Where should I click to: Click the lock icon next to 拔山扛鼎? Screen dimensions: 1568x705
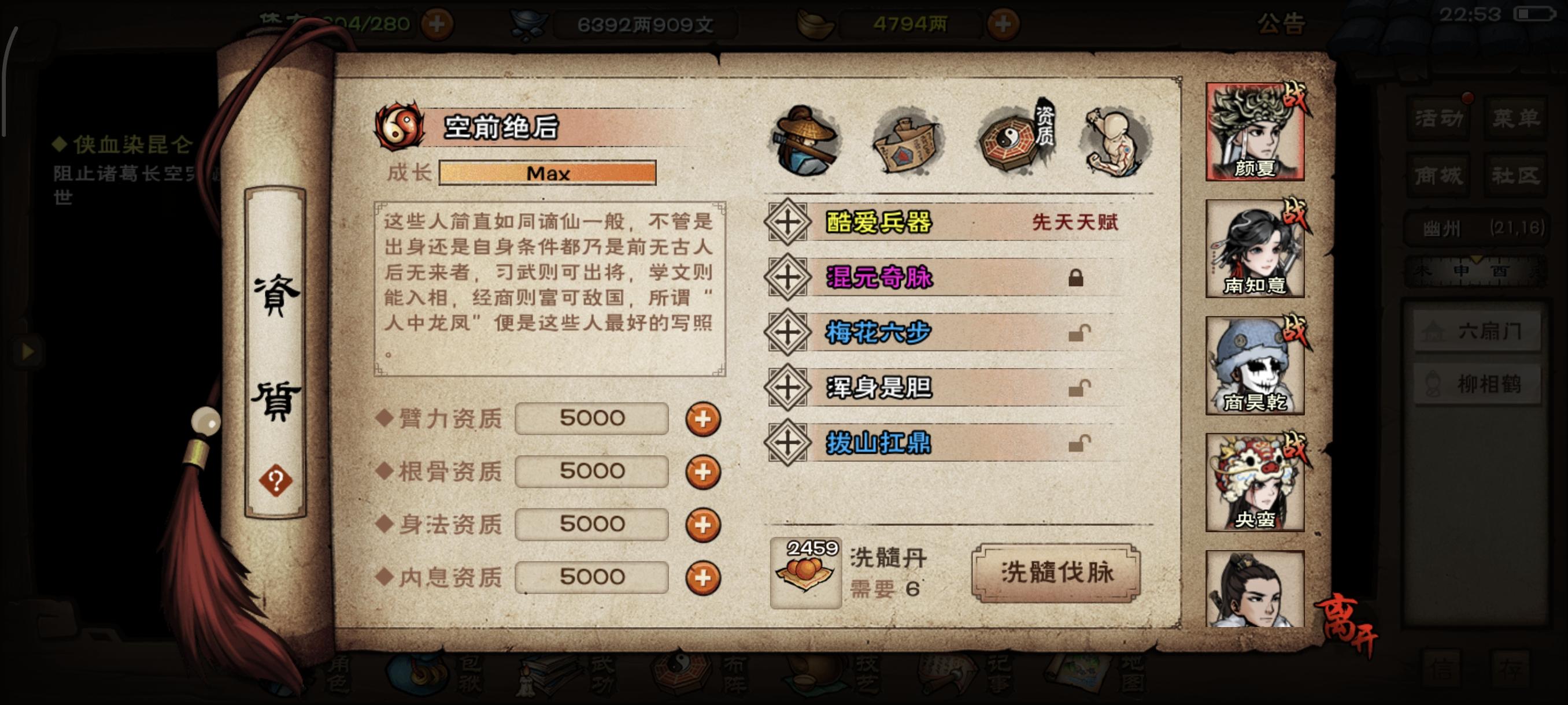click(x=1079, y=443)
